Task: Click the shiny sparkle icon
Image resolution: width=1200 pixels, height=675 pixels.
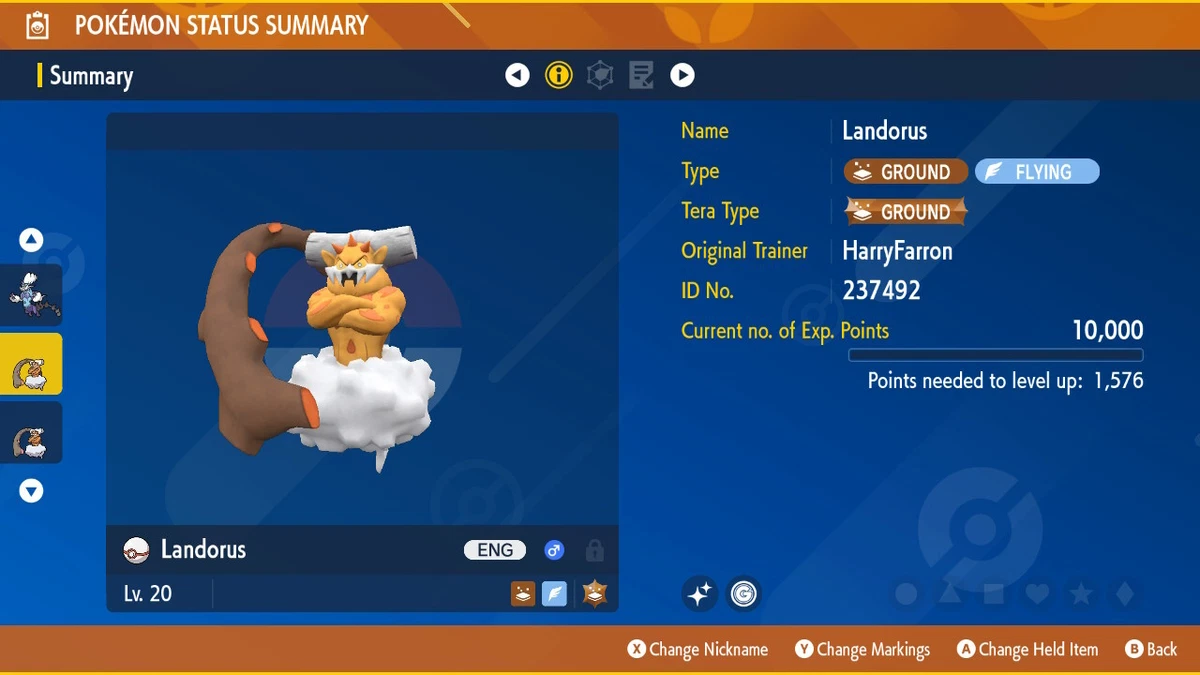Action: [700, 594]
